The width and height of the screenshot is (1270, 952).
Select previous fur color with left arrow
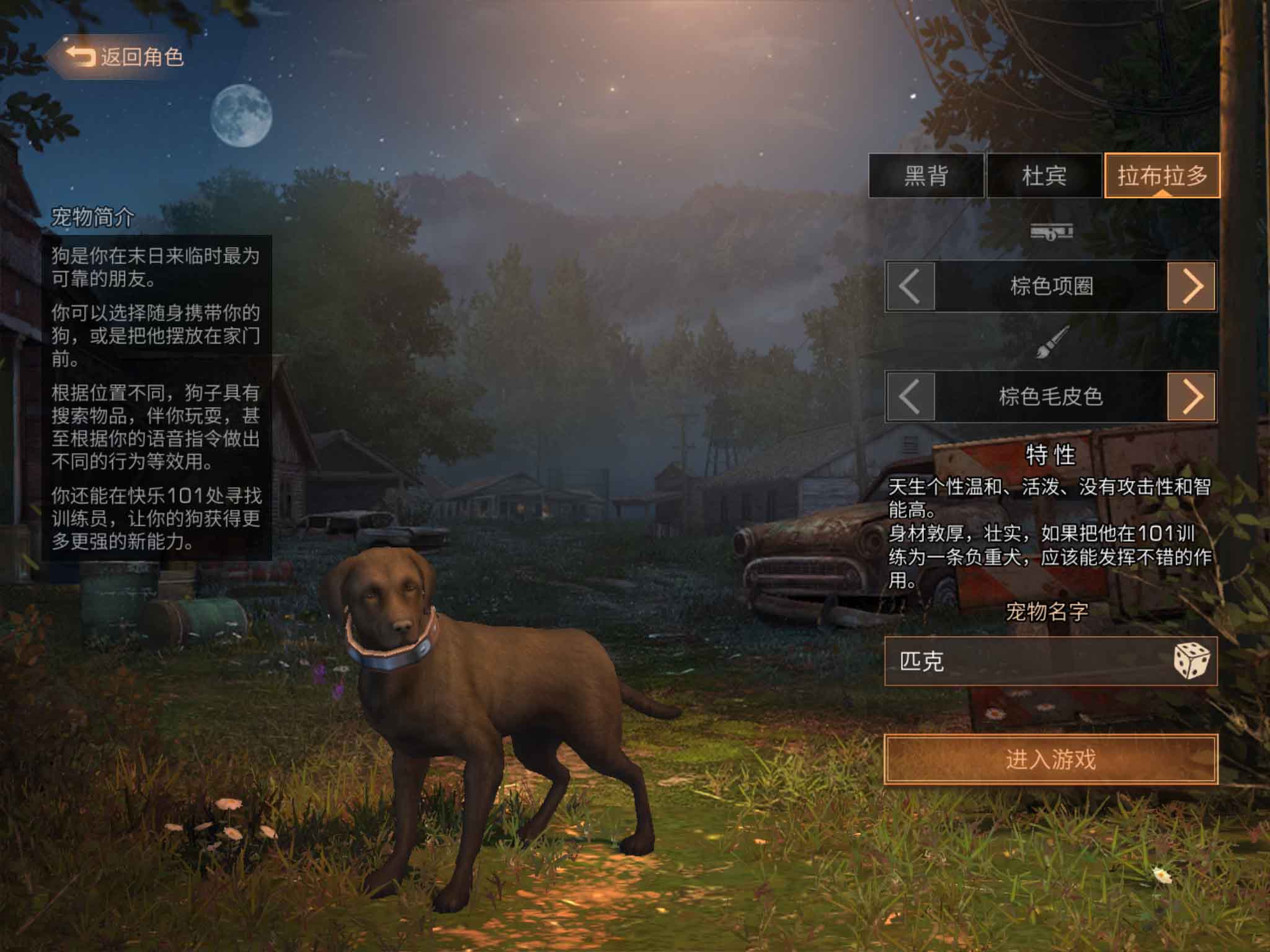coord(910,397)
